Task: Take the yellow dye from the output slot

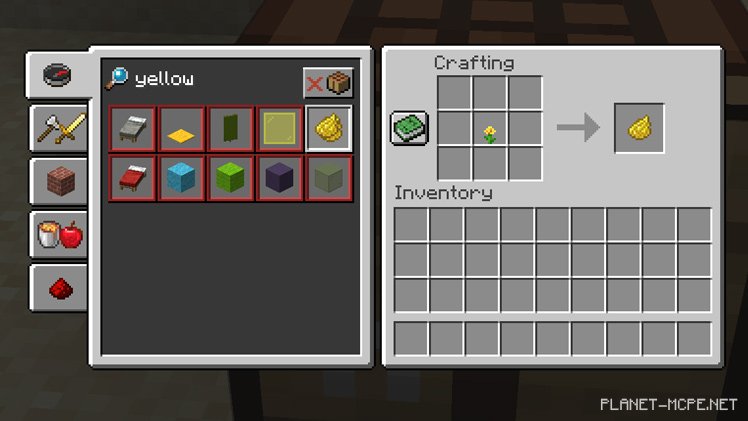Action: [x=638, y=128]
